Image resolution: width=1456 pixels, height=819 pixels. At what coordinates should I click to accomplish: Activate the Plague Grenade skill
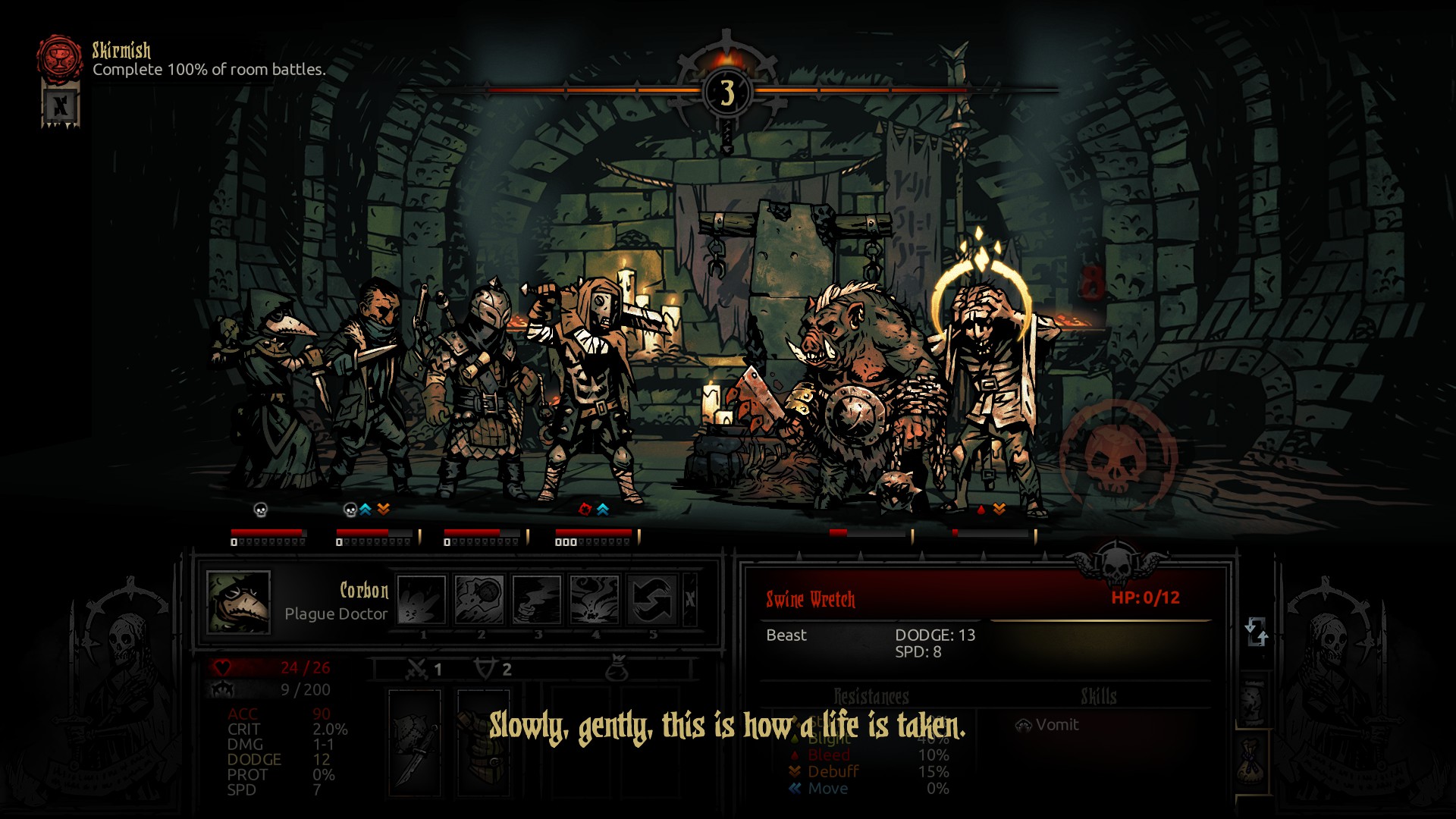479,599
